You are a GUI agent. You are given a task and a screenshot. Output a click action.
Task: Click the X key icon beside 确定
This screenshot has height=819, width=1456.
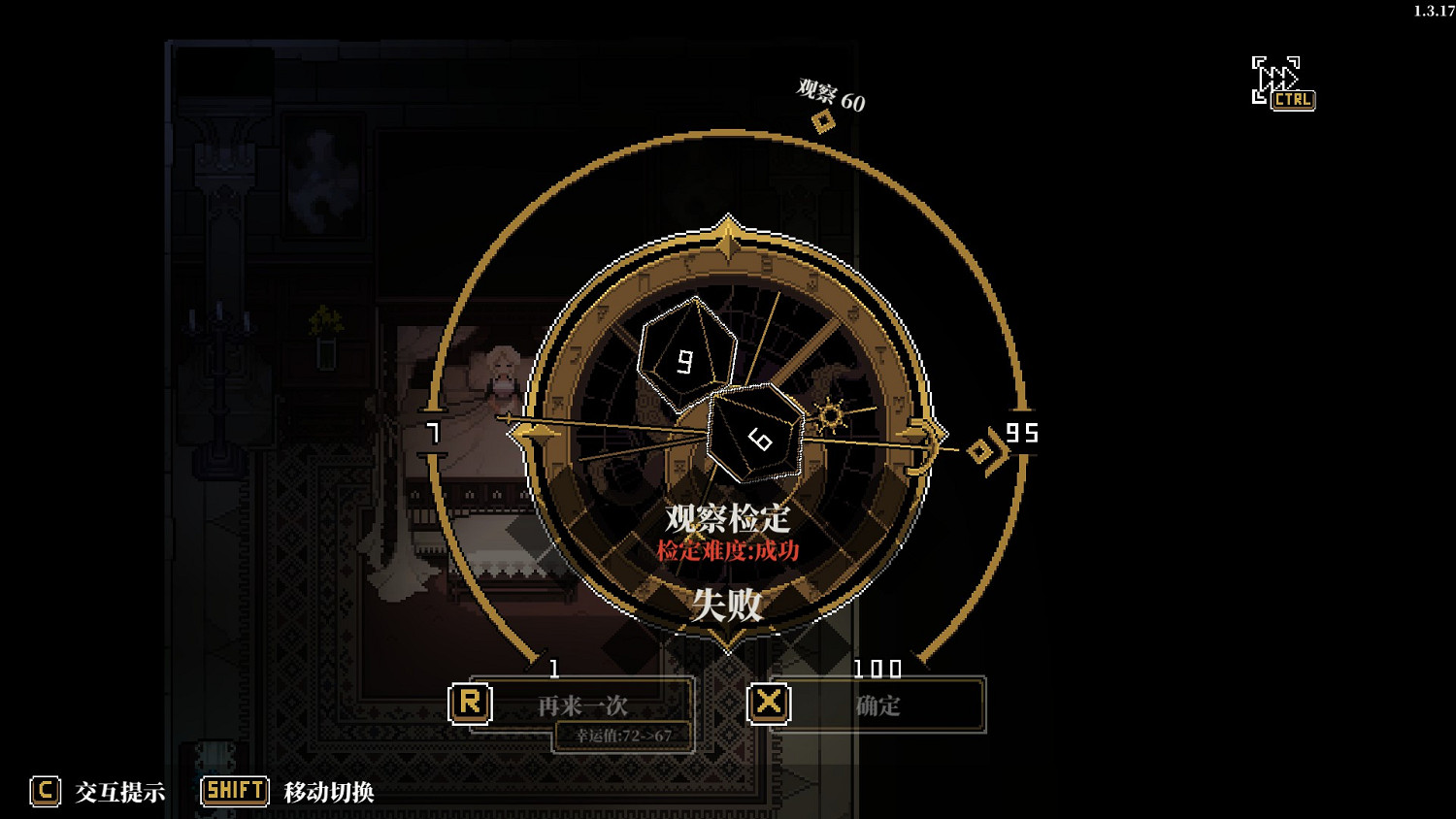767,705
